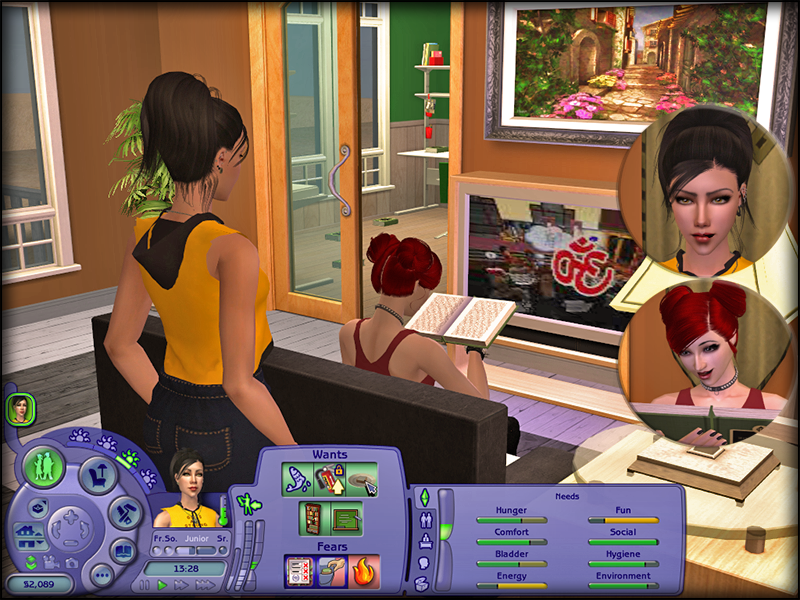800x600 pixels.
Task: Open the options menu with the three dots button
Action: 100,574
